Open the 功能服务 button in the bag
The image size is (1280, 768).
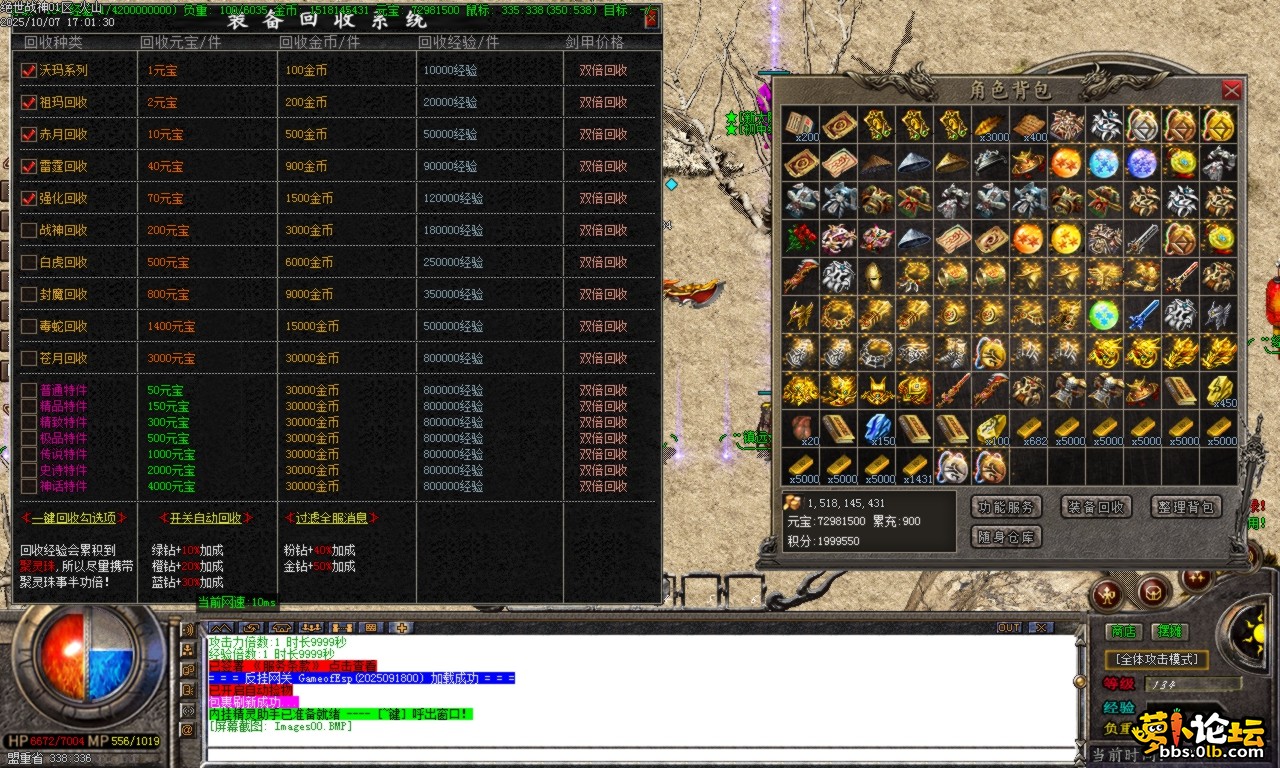(1006, 507)
